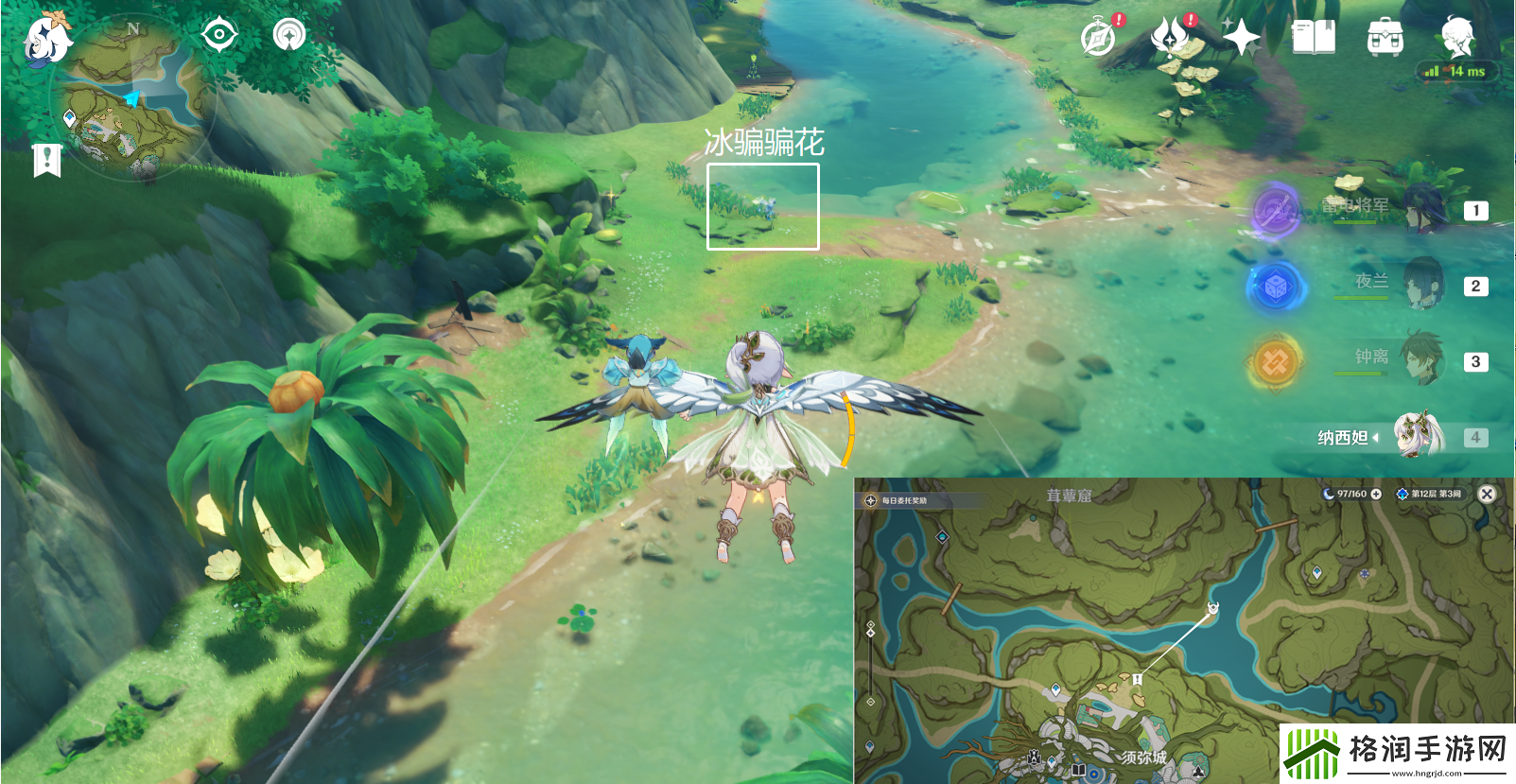Trigger 夜兰's blue dice elemental burst
Screen dimensions: 1516x784
(1275, 286)
